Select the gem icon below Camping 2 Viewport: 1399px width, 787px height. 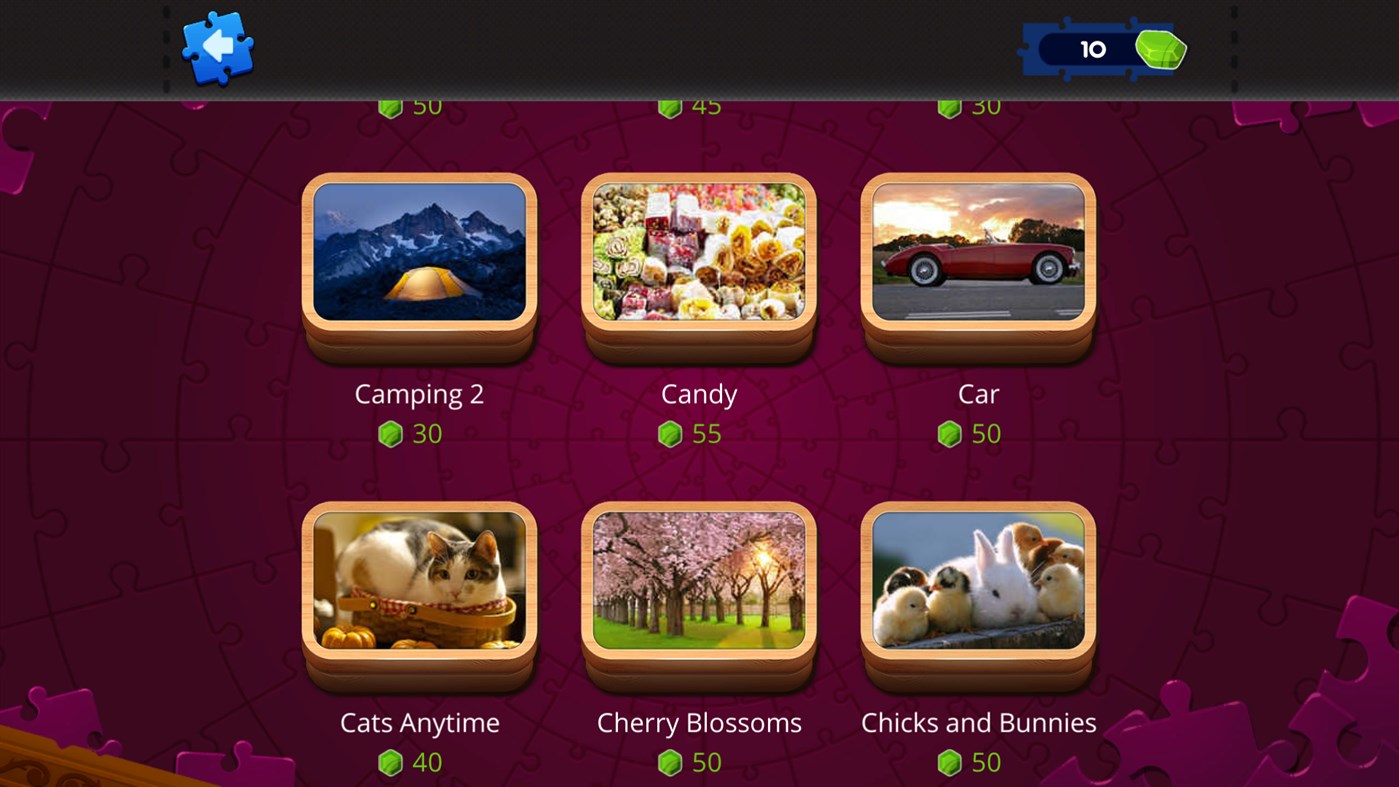tap(390, 433)
